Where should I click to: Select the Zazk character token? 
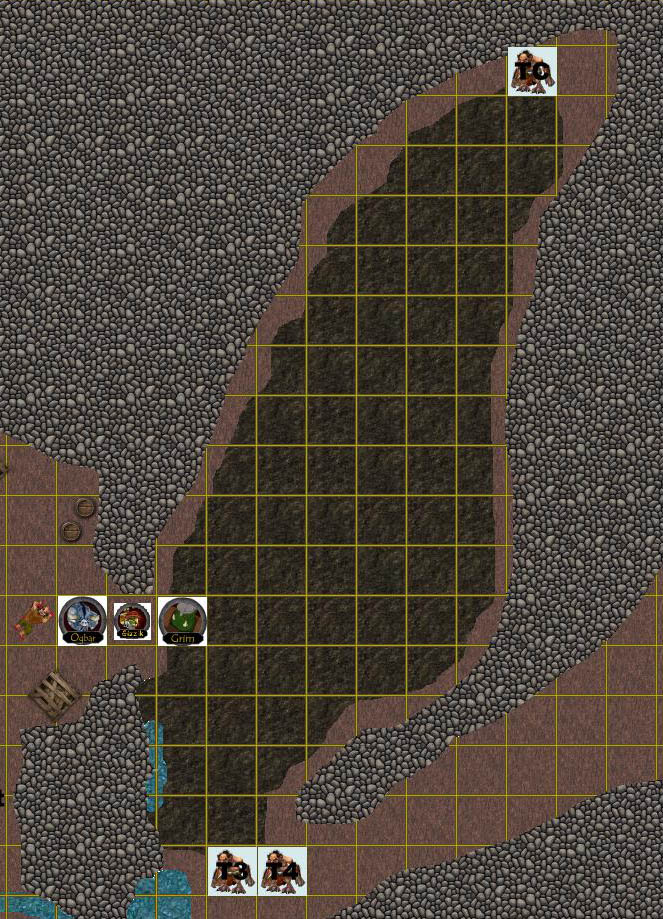pos(132,620)
